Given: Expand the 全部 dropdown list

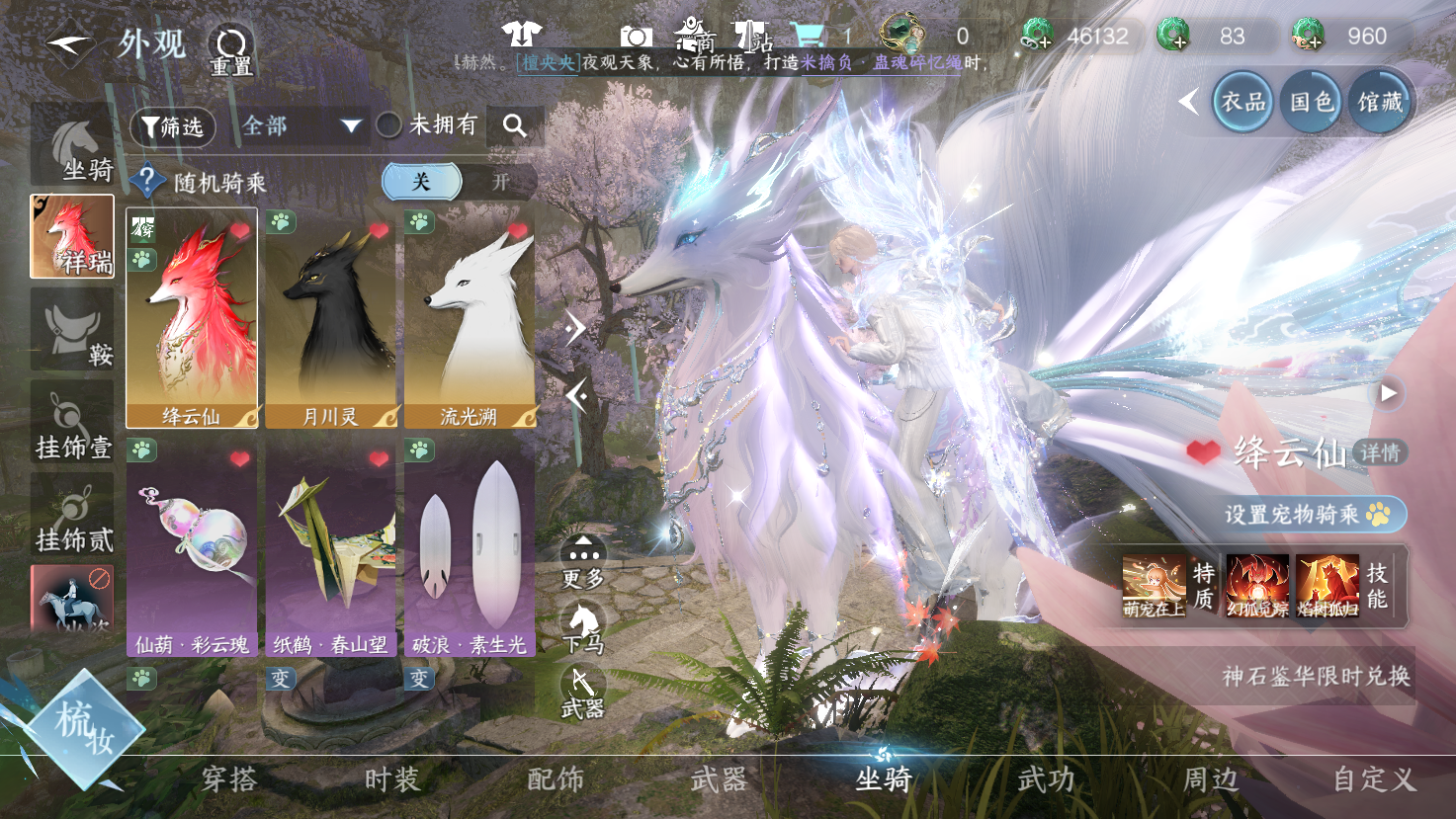Looking at the screenshot, I should click(x=300, y=126).
